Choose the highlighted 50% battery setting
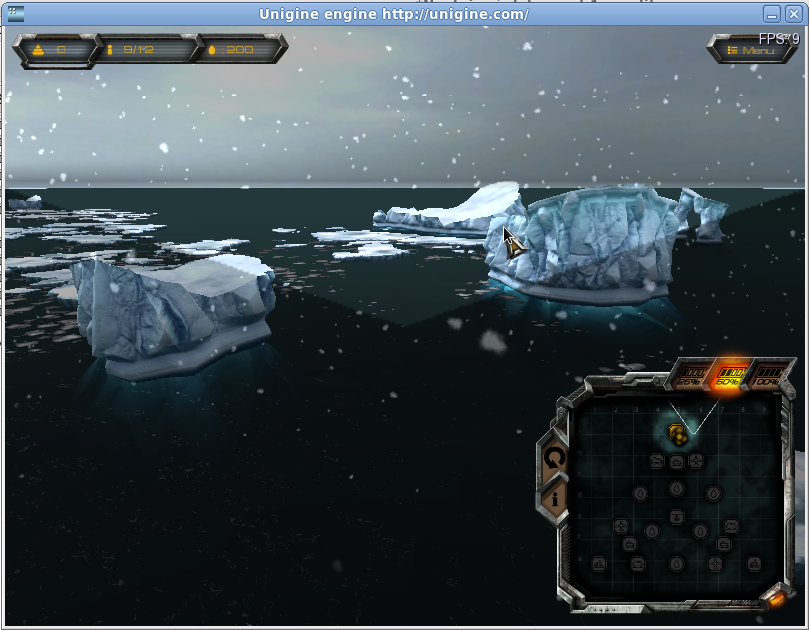Image resolution: width=809 pixels, height=630 pixels. tap(727, 375)
